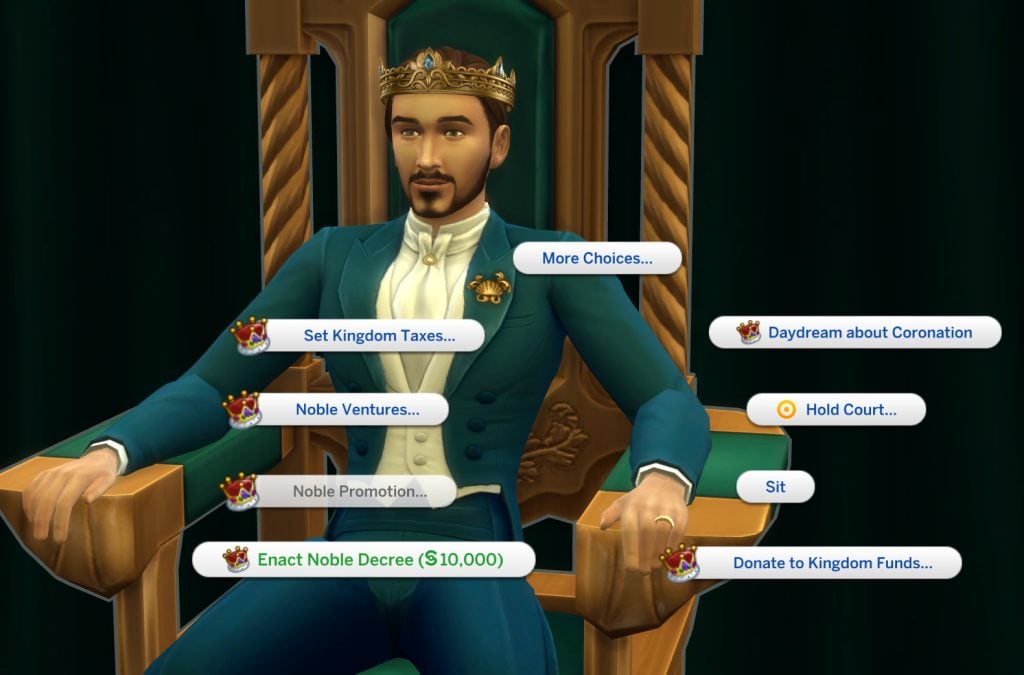Pick Daydream about Coronation
This screenshot has width=1024, height=675.
click(x=869, y=332)
